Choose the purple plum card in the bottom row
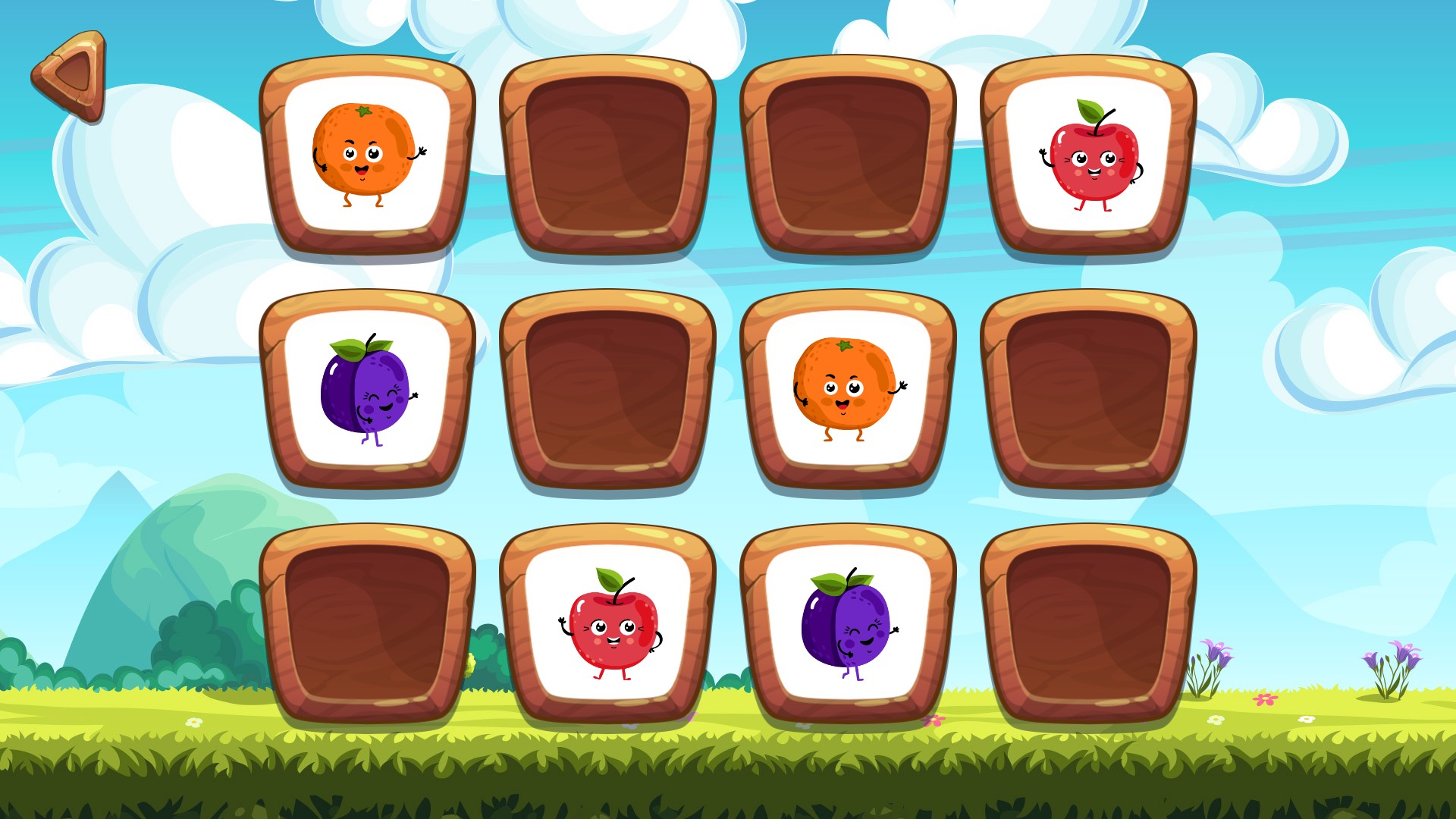The width and height of the screenshot is (1456, 819). [848, 623]
